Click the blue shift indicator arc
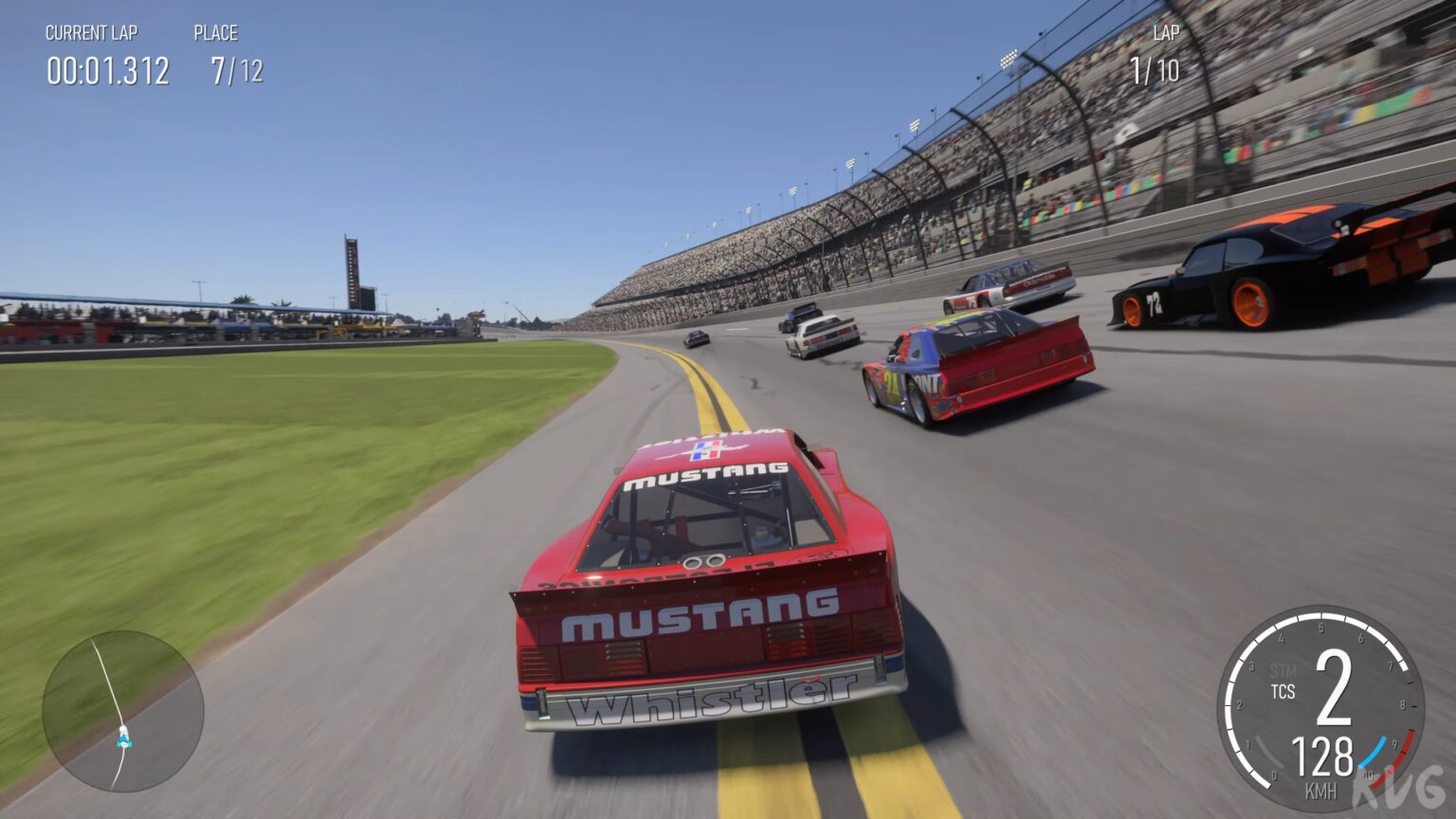The width and height of the screenshot is (1456, 819). (1374, 751)
